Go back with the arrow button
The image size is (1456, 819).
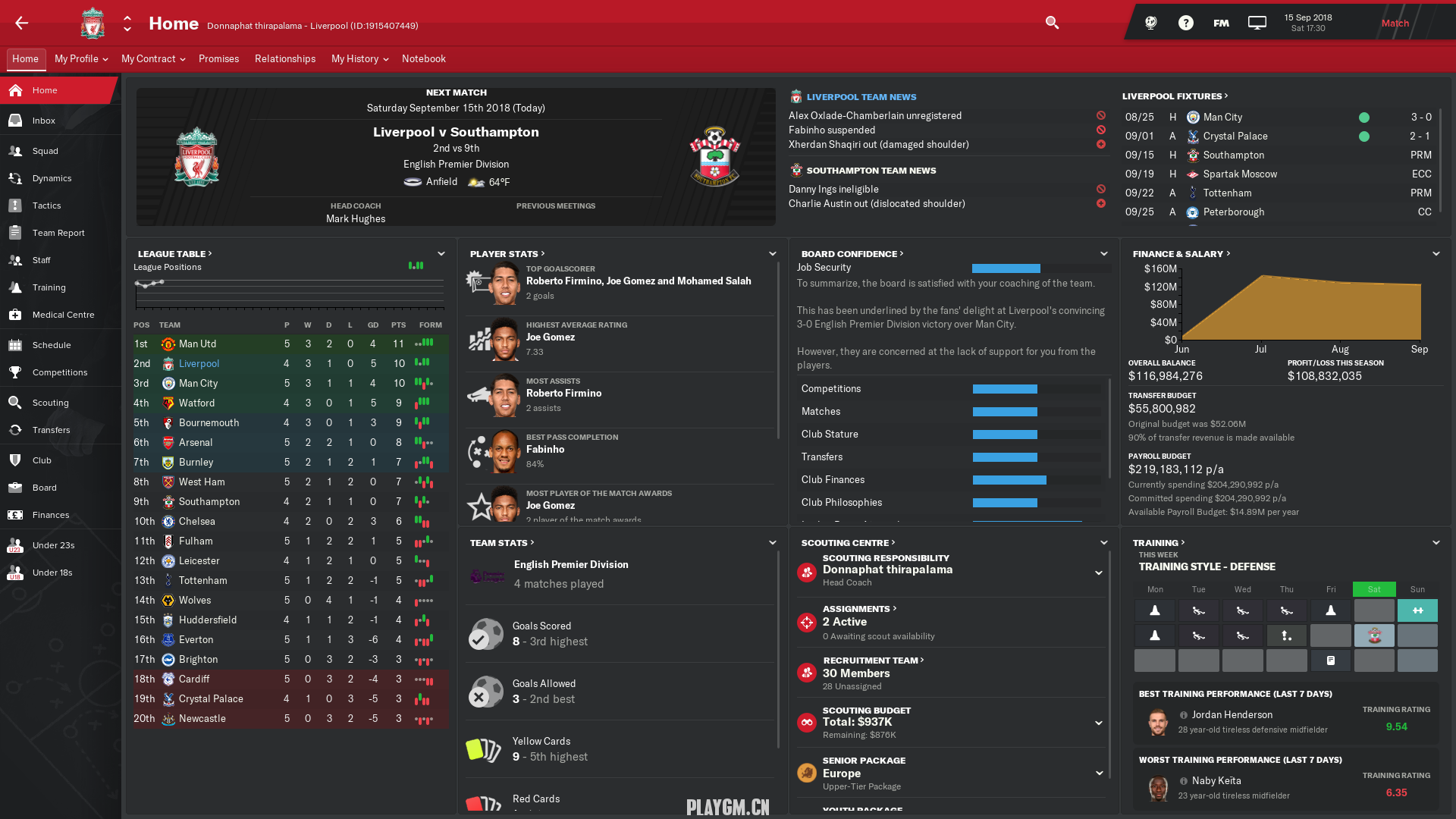tap(21, 23)
